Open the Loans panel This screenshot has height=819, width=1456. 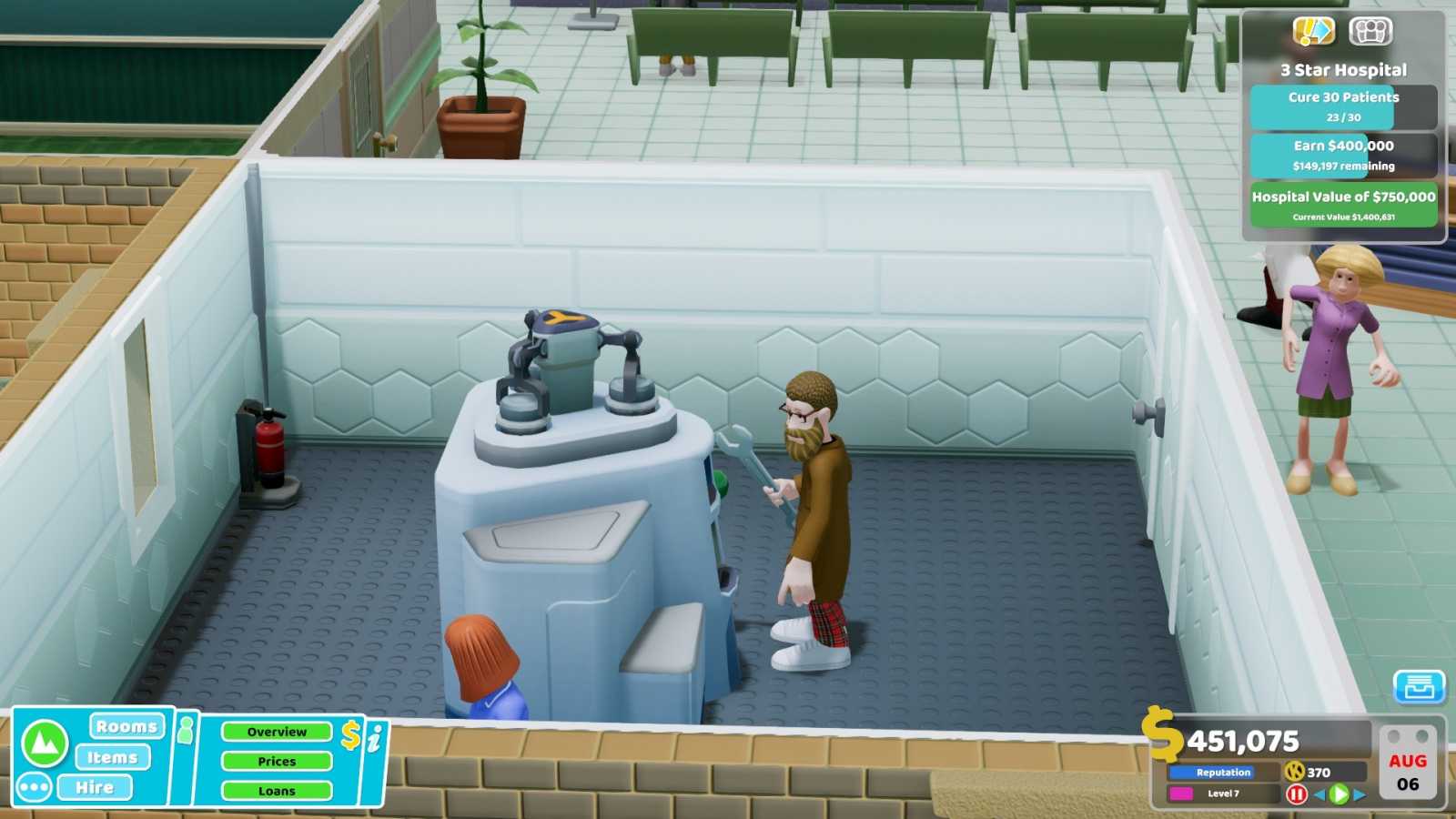click(278, 791)
